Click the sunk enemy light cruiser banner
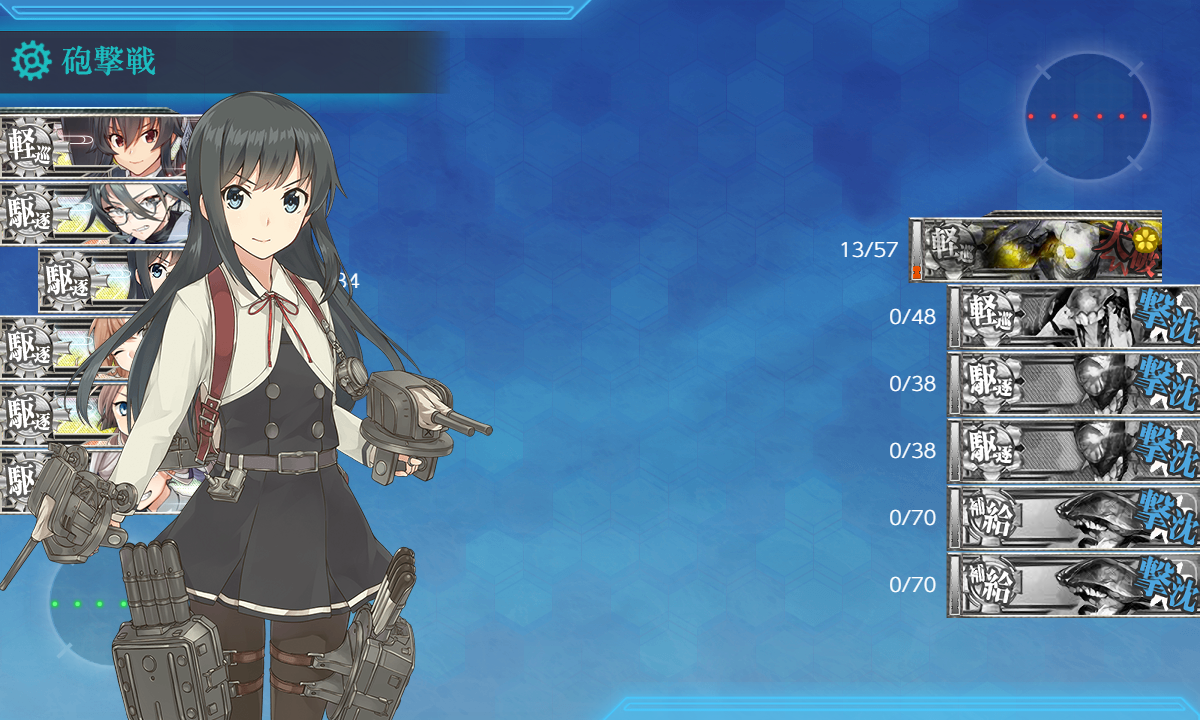 coord(1072,317)
